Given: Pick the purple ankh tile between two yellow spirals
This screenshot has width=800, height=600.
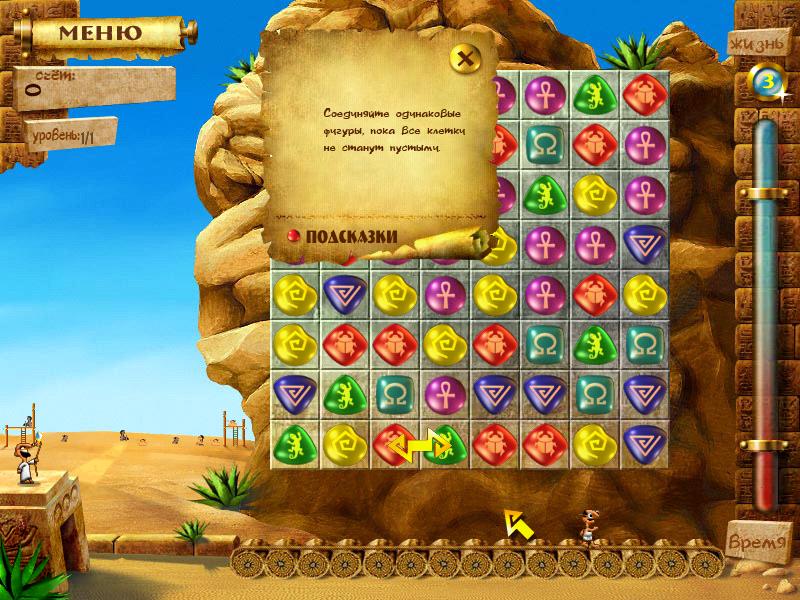Looking at the screenshot, I should pyautogui.click(x=443, y=294).
